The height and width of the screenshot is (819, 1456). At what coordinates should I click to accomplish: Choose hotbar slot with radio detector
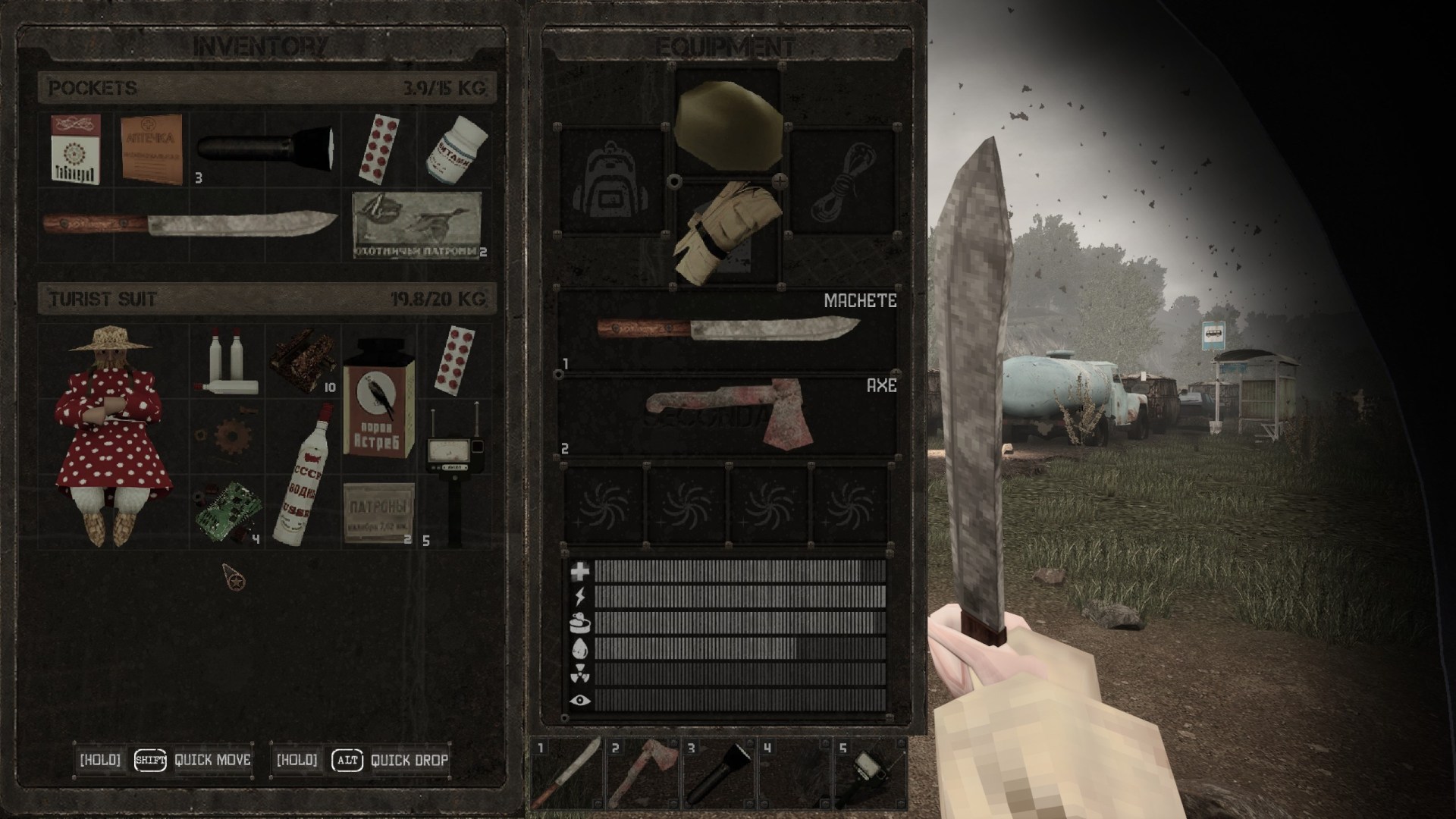pyautogui.click(x=871, y=772)
